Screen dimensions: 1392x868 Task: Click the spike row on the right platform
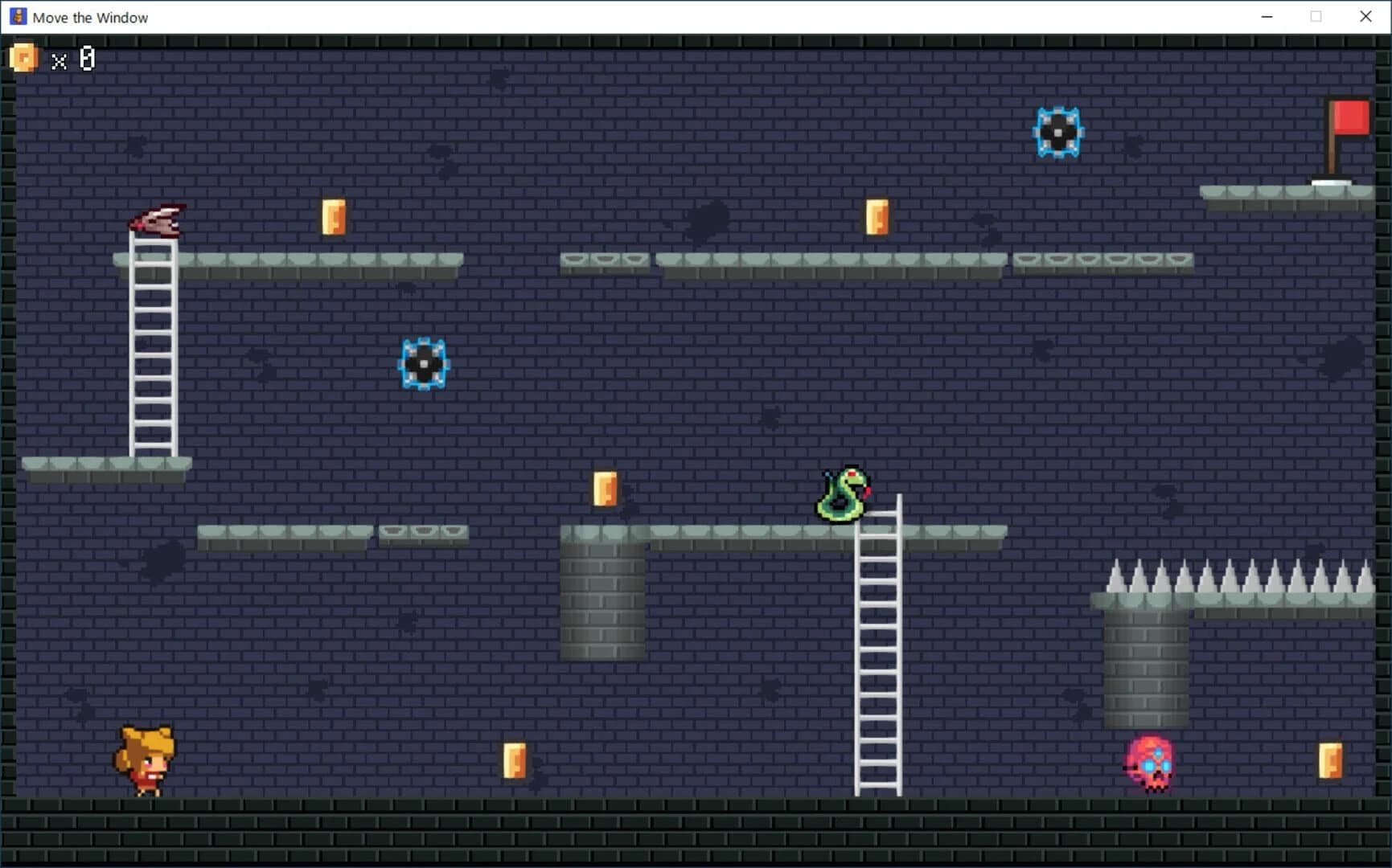click(1230, 575)
